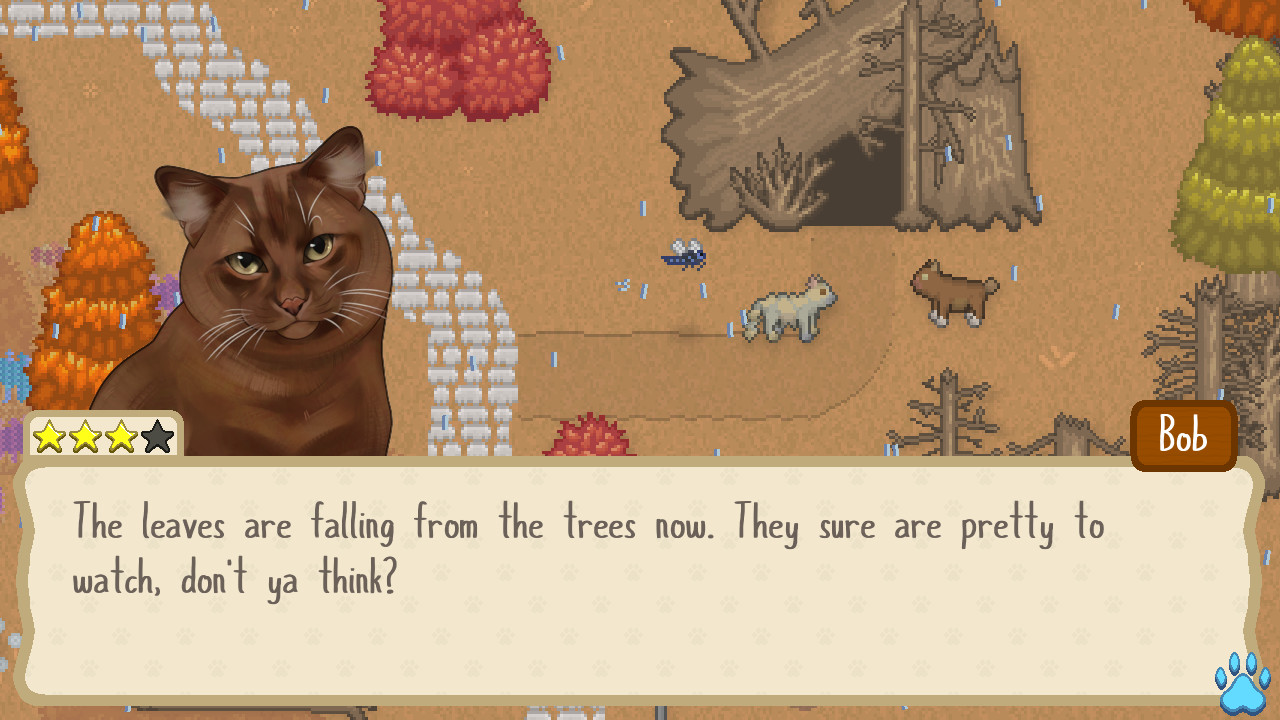
Task: Click the unfilled gray friendship star
Action: tap(156, 436)
